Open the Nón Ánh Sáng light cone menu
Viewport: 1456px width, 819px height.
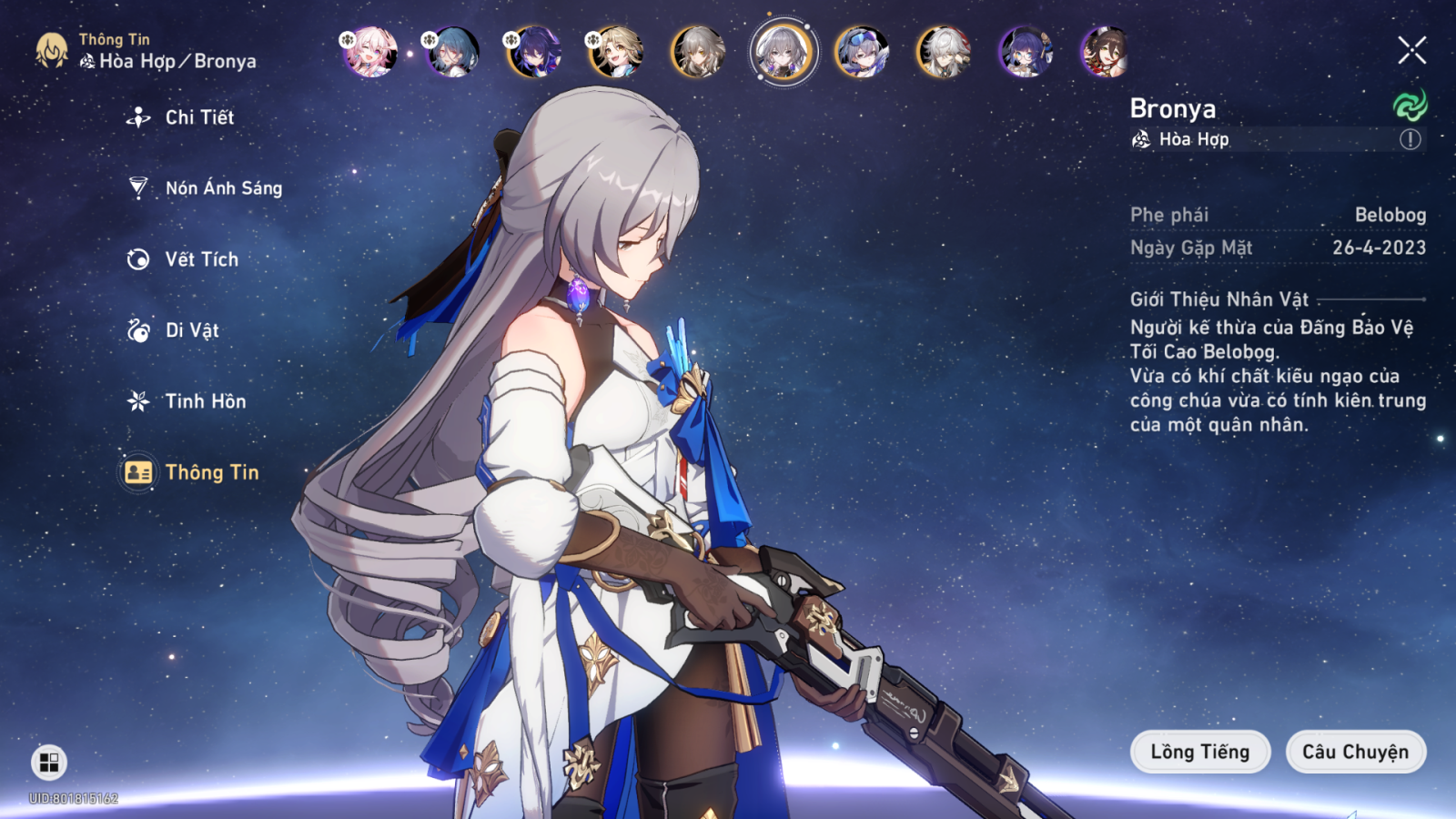pyautogui.click(x=223, y=188)
